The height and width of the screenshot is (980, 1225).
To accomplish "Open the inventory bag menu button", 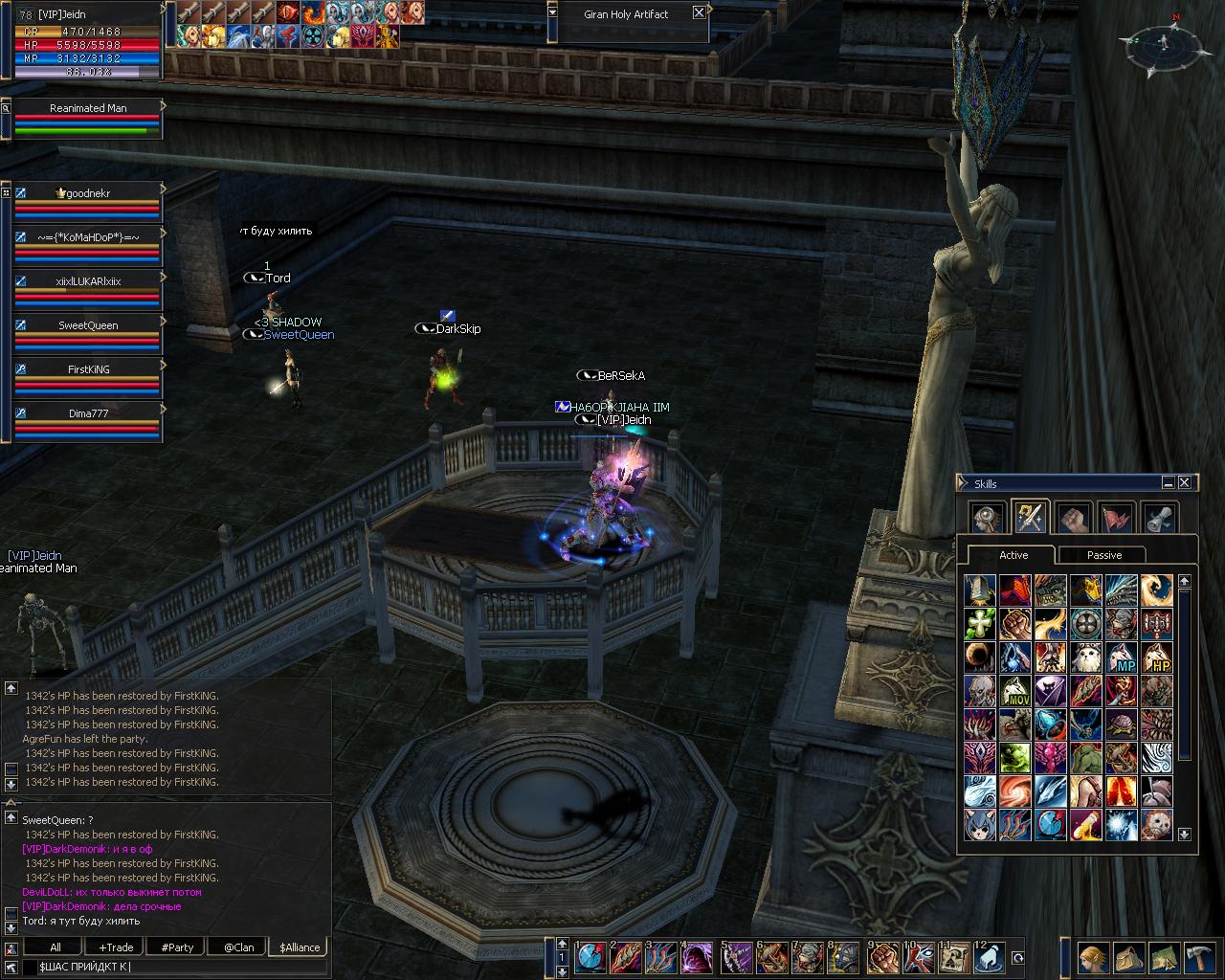I will tap(1128, 958).
